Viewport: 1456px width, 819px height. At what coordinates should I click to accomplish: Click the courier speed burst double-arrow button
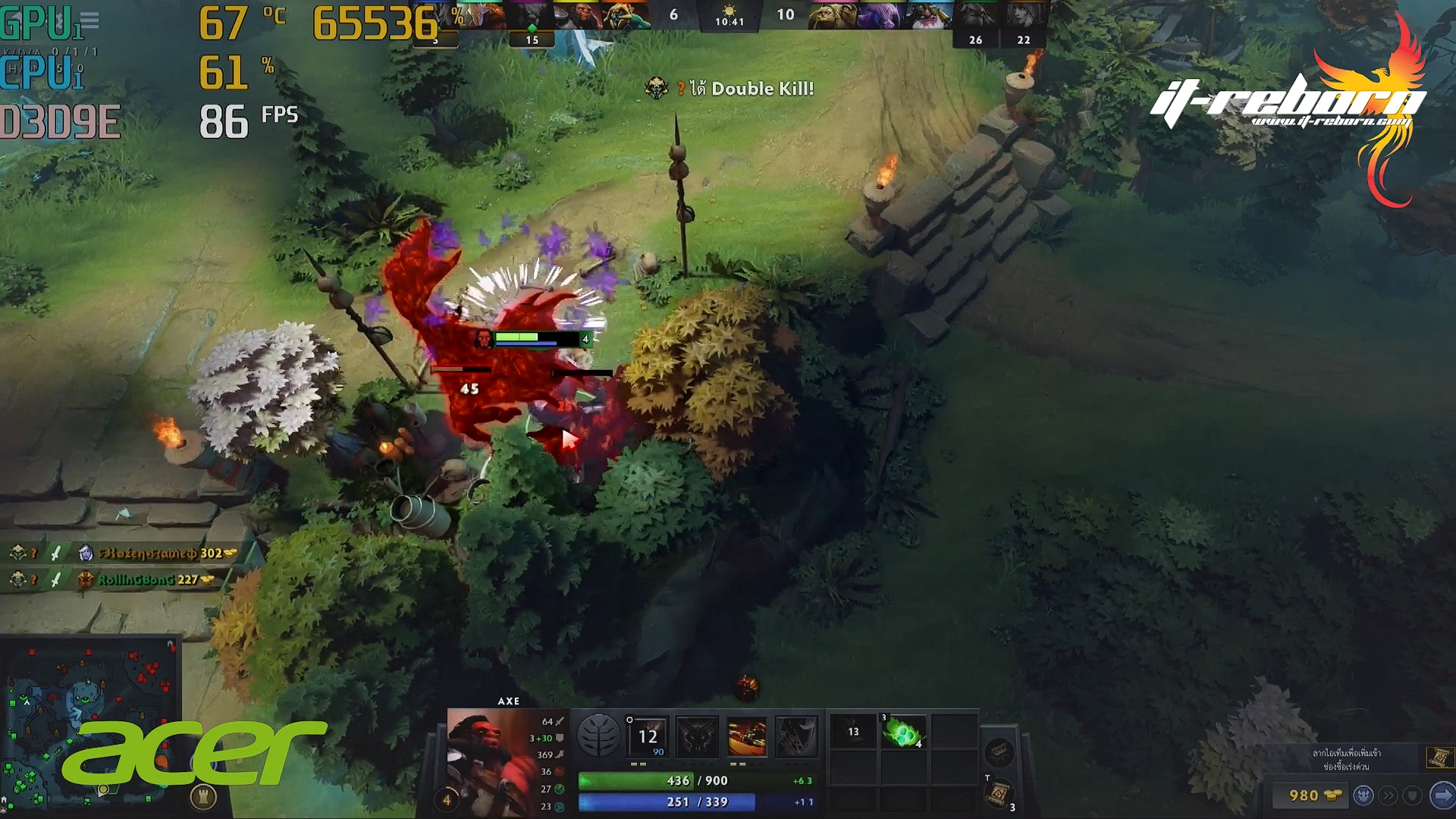(1388, 795)
